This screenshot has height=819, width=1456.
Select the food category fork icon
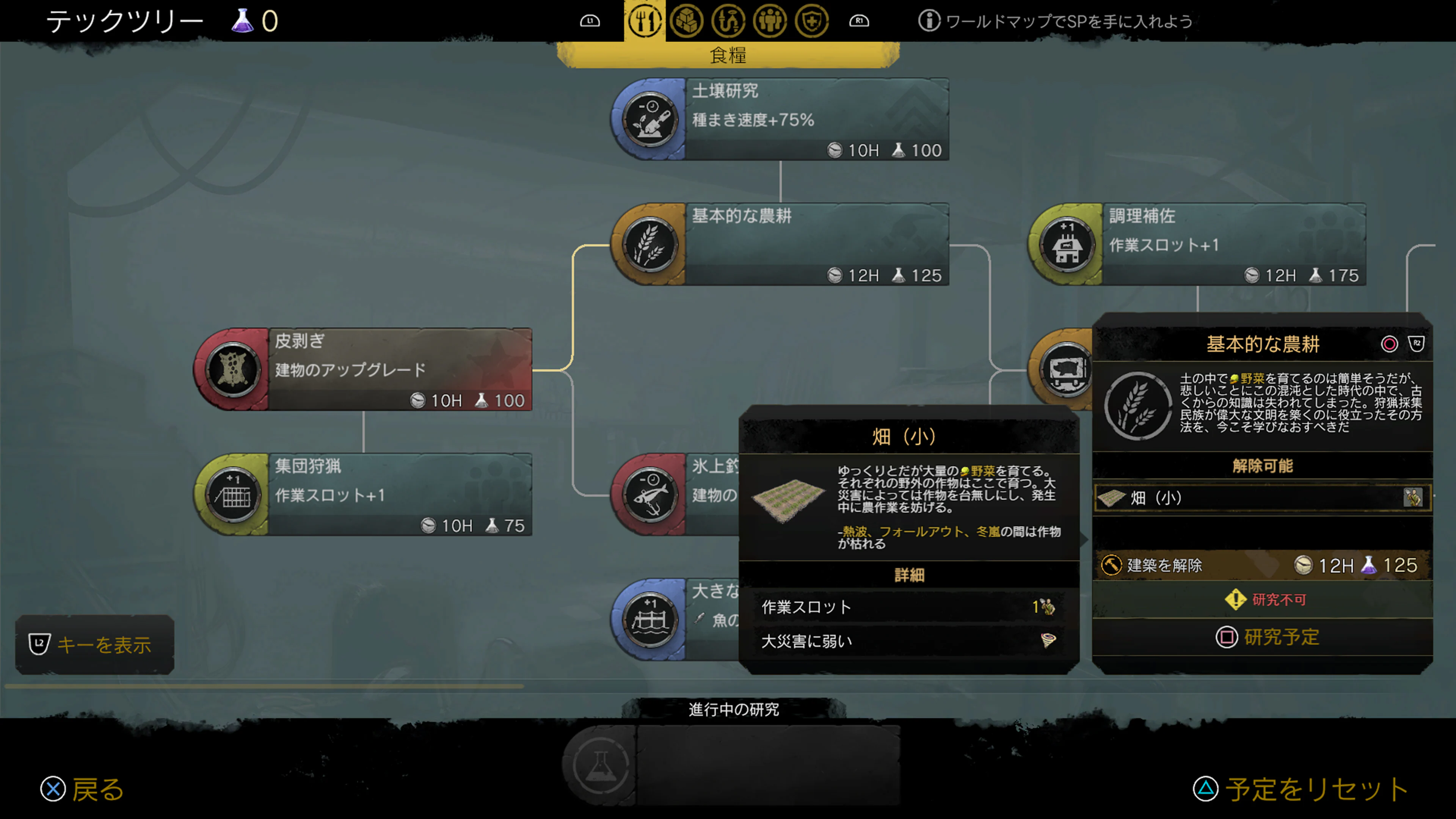pos(644,20)
